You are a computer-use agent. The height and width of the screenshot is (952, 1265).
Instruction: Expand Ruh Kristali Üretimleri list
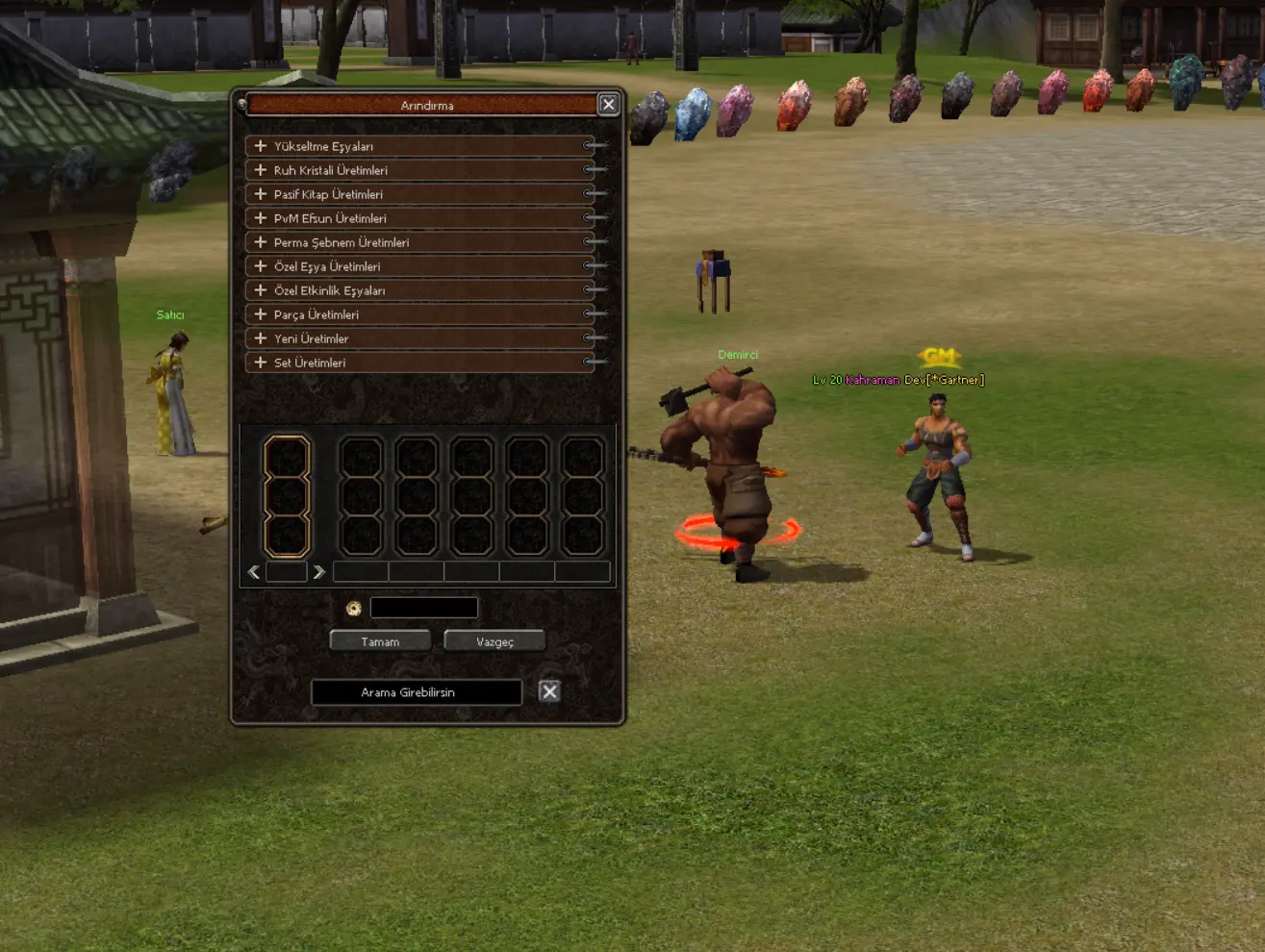tap(261, 170)
